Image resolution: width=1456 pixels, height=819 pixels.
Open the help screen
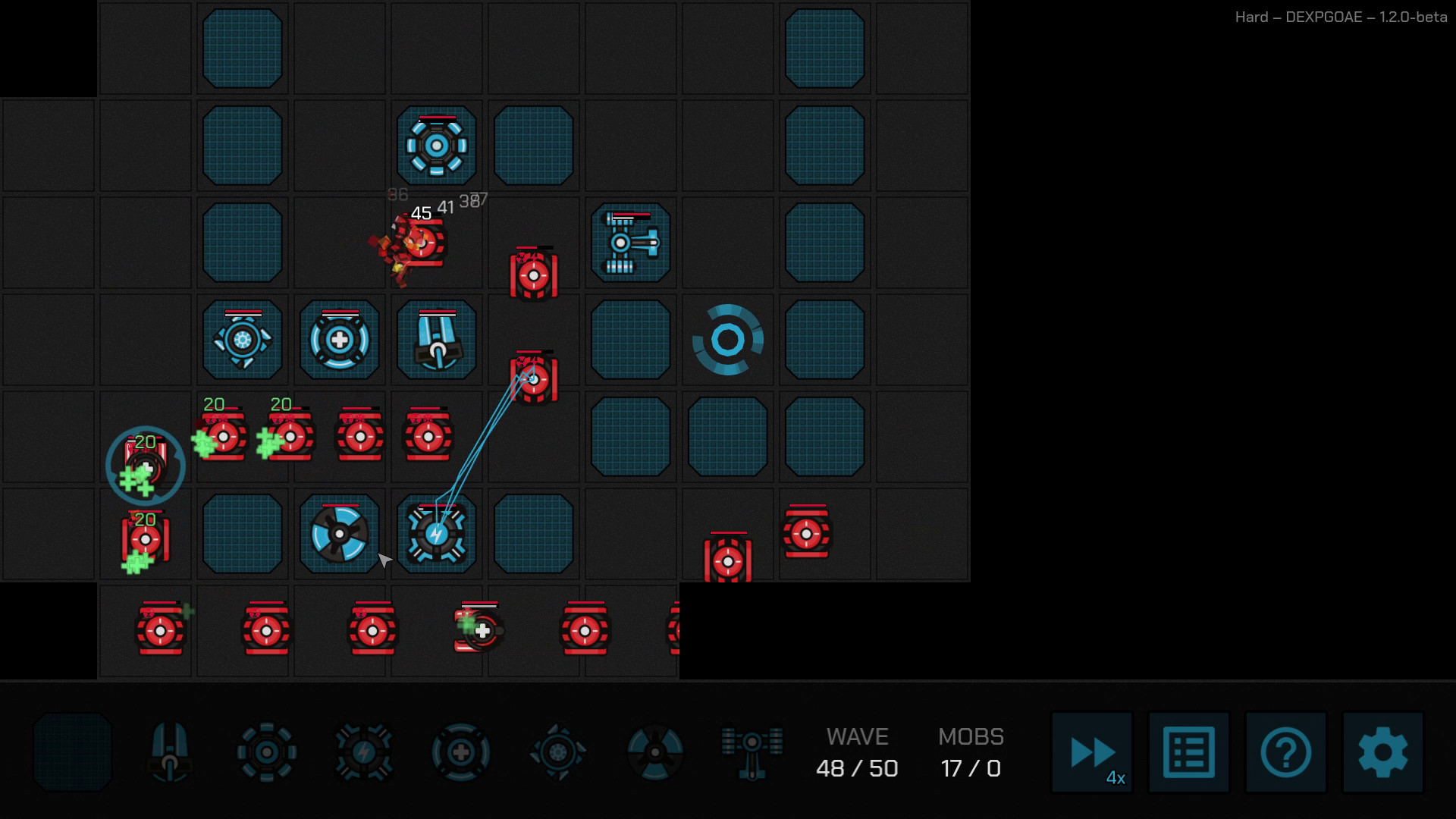pos(1285,752)
